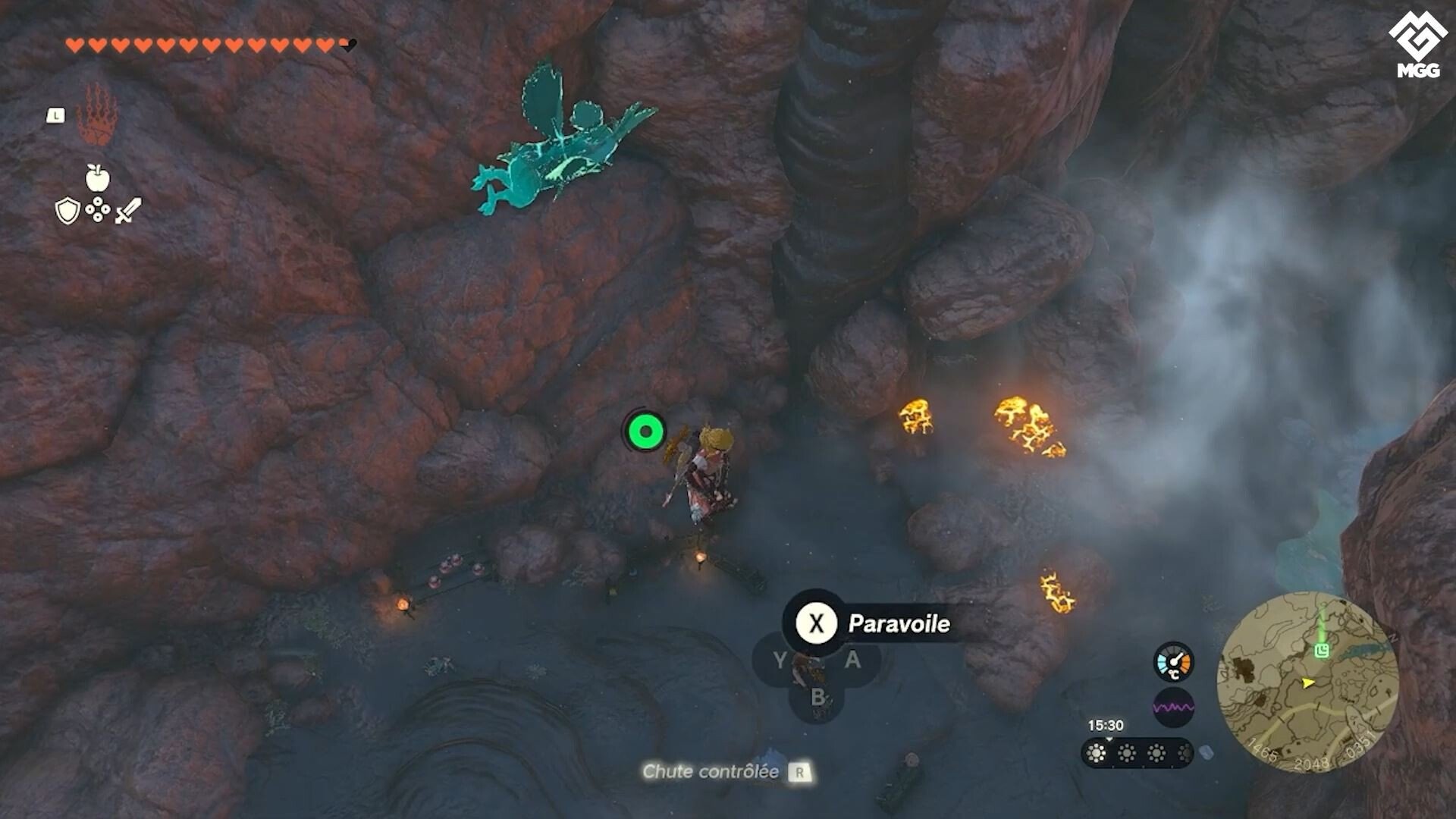Click the MGG logo watermark
Image resolution: width=1456 pixels, height=819 pixels.
click(x=1418, y=44)
